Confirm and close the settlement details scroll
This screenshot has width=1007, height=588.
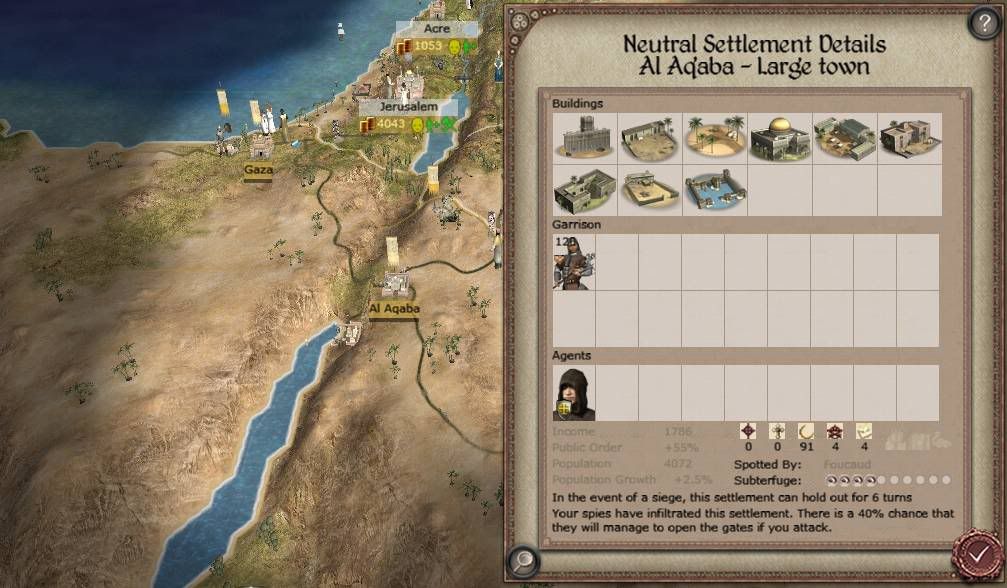click(978, 551)
